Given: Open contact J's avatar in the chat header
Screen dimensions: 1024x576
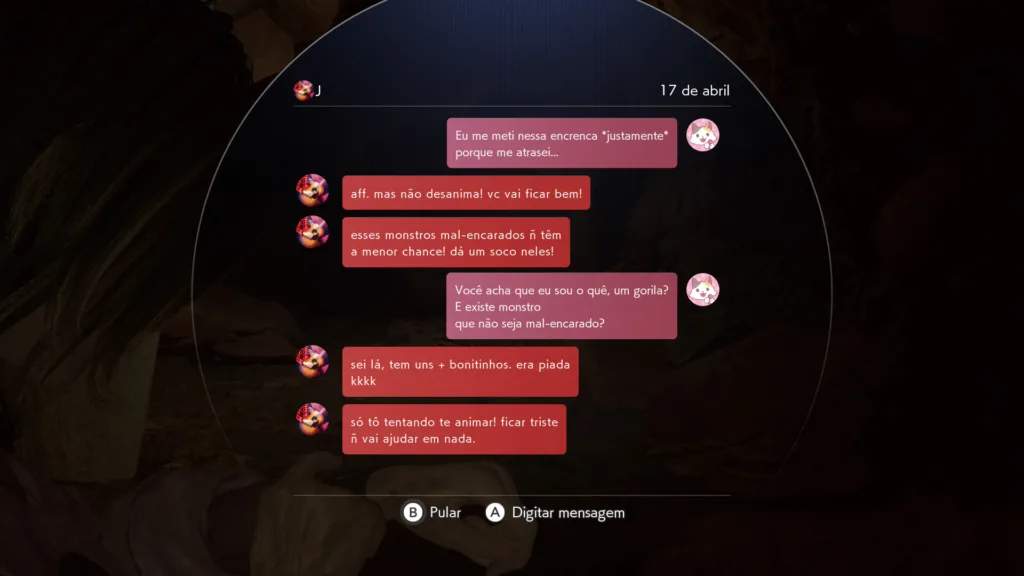Looking at the screenshot, I should coord(303,90).
